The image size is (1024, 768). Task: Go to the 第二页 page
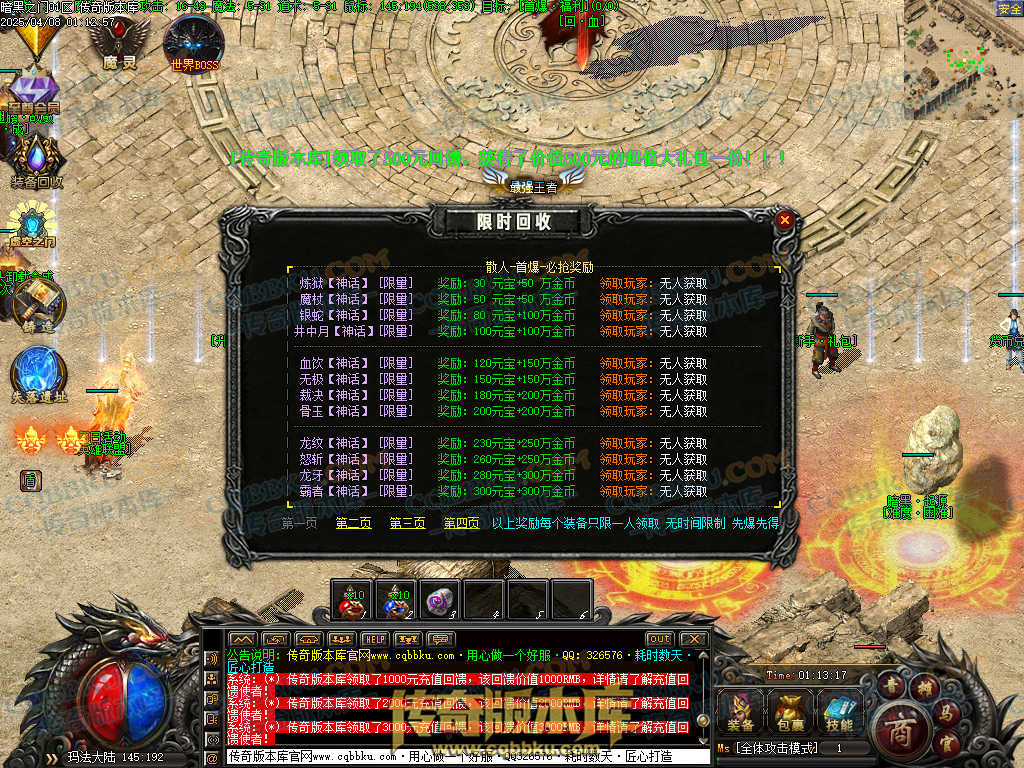353,523
